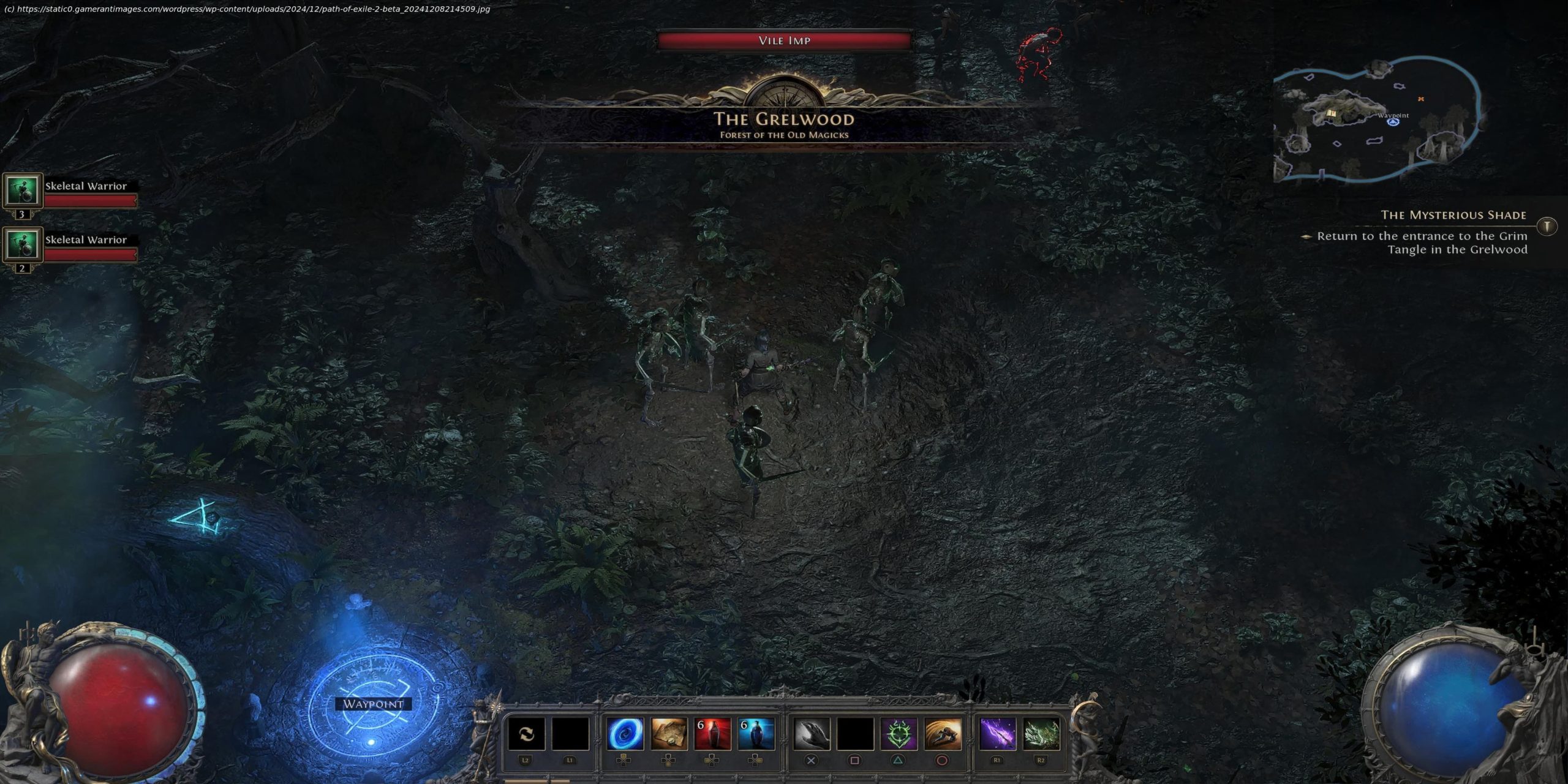Select the parchment map scroll slot
Viewport: 1568px width, 784px height.
pyautogui.click(x=669, y=734)
